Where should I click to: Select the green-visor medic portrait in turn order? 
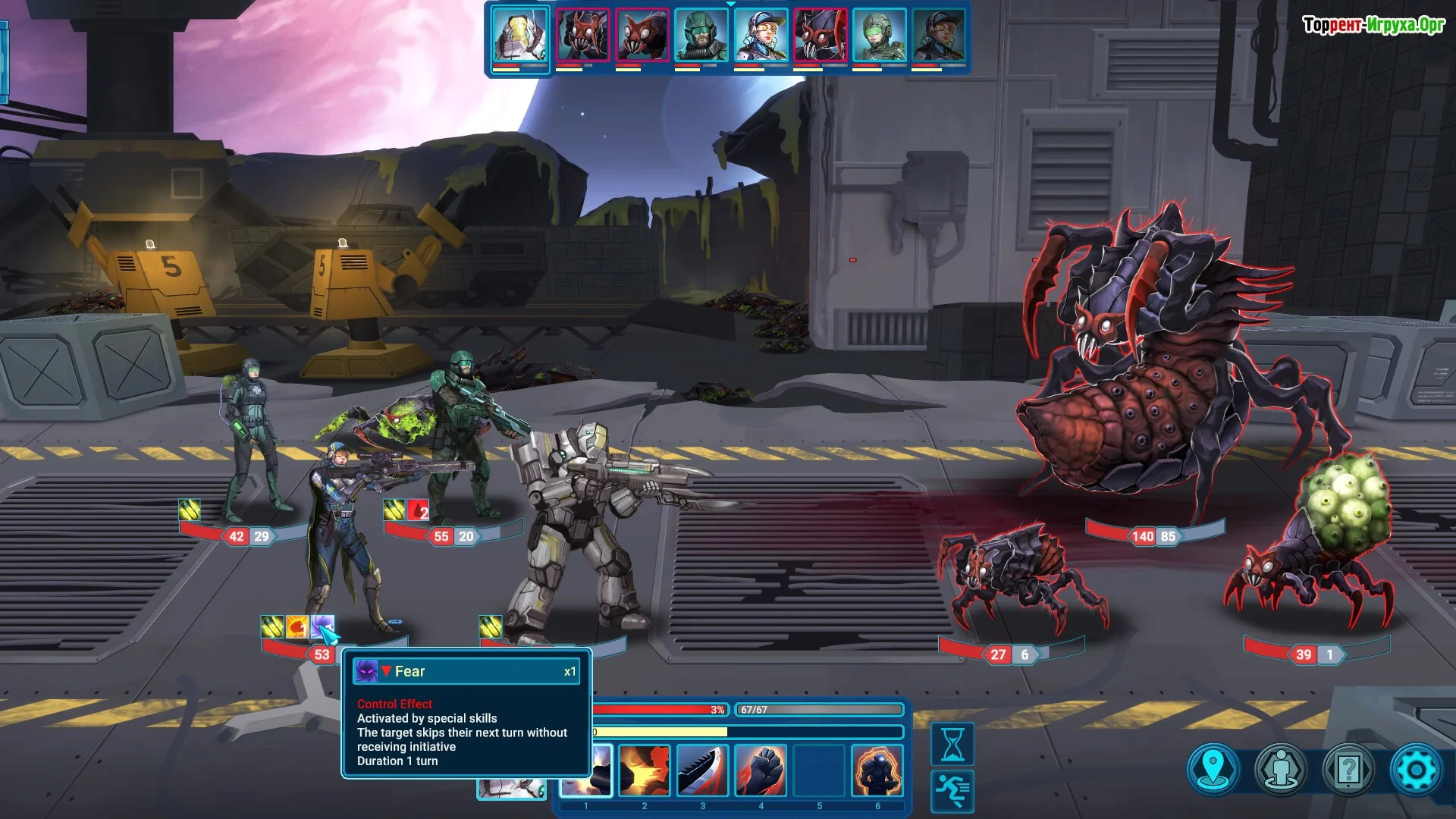(880, 35)
